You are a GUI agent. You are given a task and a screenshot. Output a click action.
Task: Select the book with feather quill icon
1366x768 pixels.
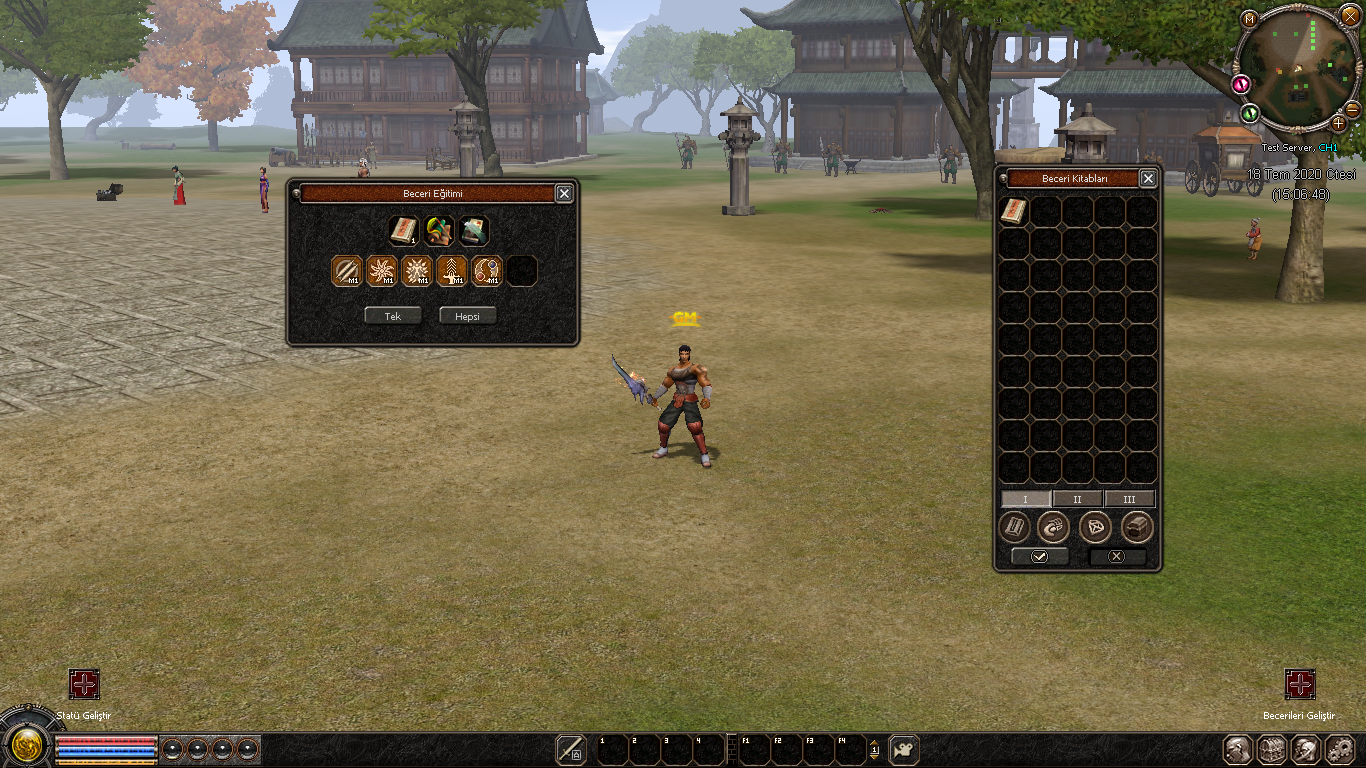[474, 231]
